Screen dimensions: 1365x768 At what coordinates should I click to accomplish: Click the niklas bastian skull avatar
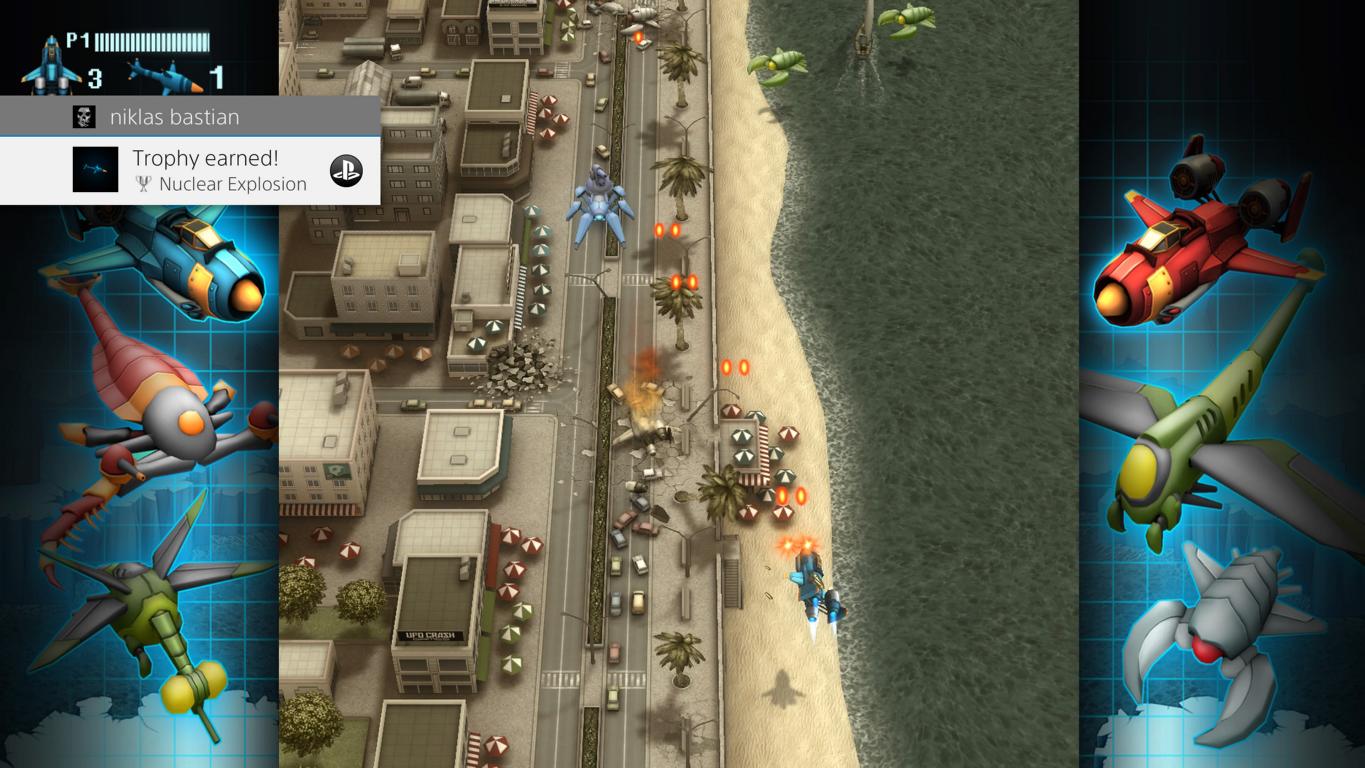[x=84, y=117]
